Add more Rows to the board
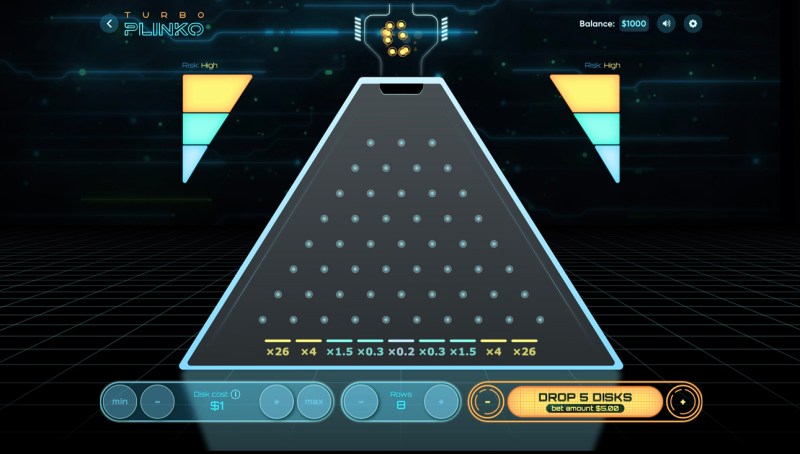The width and height of the screenshot is (800, 454). (440, 401)
